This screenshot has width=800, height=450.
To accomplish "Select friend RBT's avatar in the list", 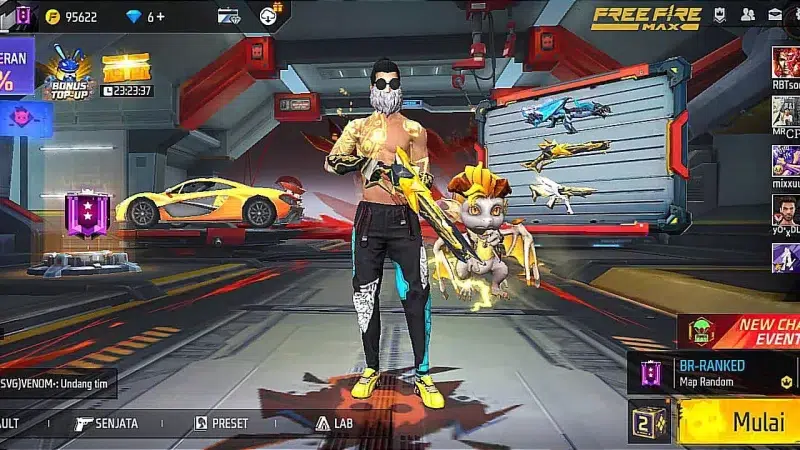I will coord(785,62).
